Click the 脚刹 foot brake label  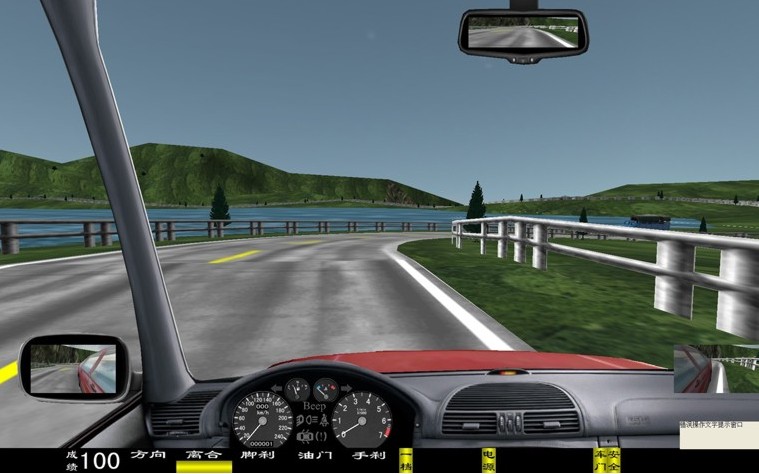coord(257,456)
